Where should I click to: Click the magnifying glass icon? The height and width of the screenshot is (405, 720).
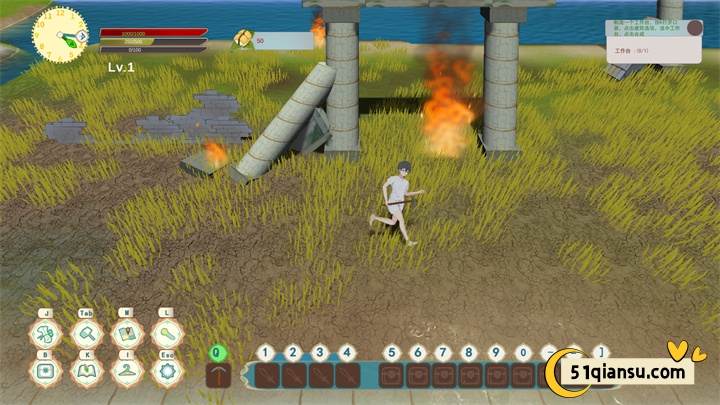point(166,334)
